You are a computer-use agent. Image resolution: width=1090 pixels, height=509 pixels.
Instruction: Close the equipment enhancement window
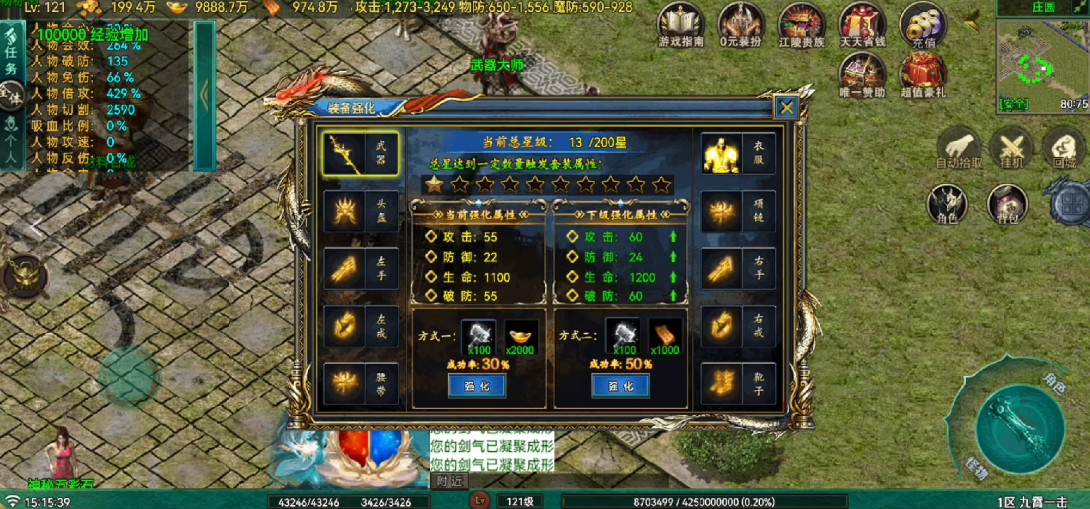(x=787, y=107)
